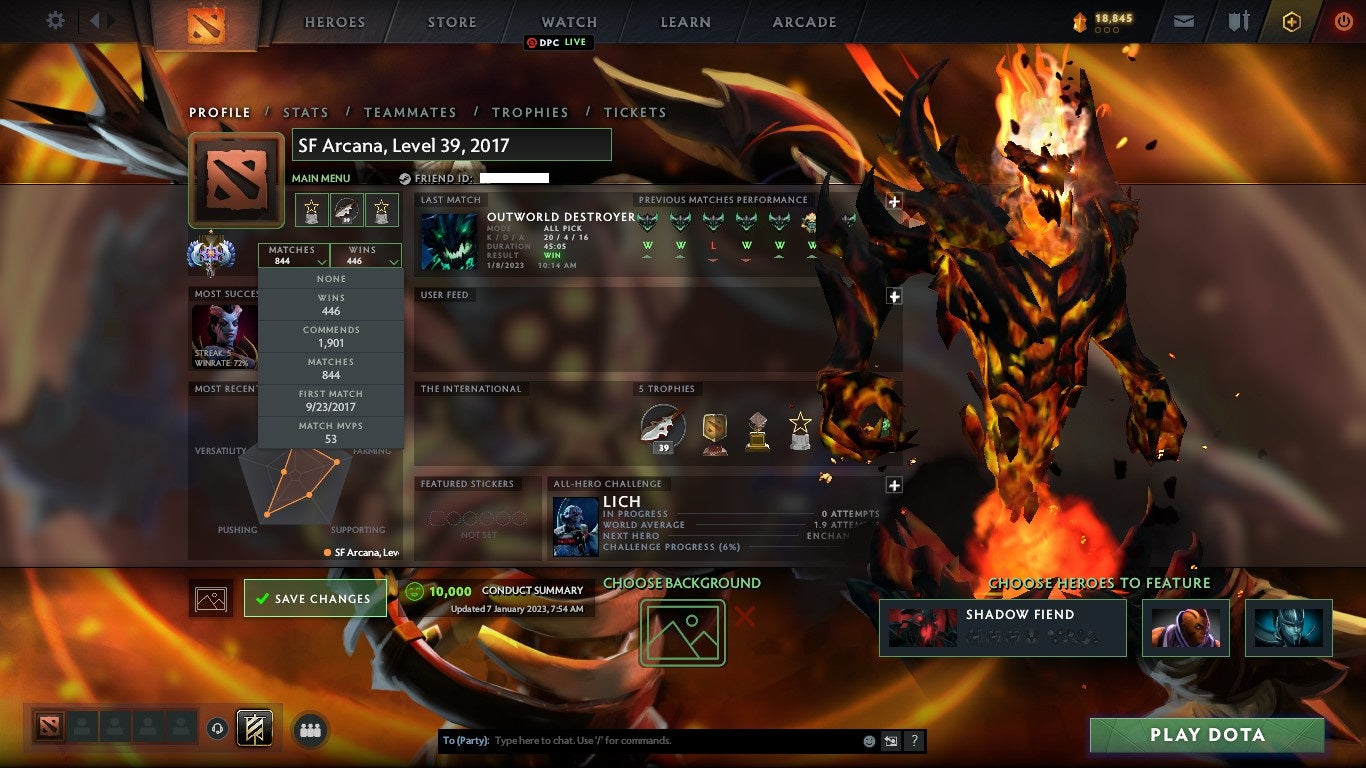Open the mailbox notifications icon top right

(1183, 19)
